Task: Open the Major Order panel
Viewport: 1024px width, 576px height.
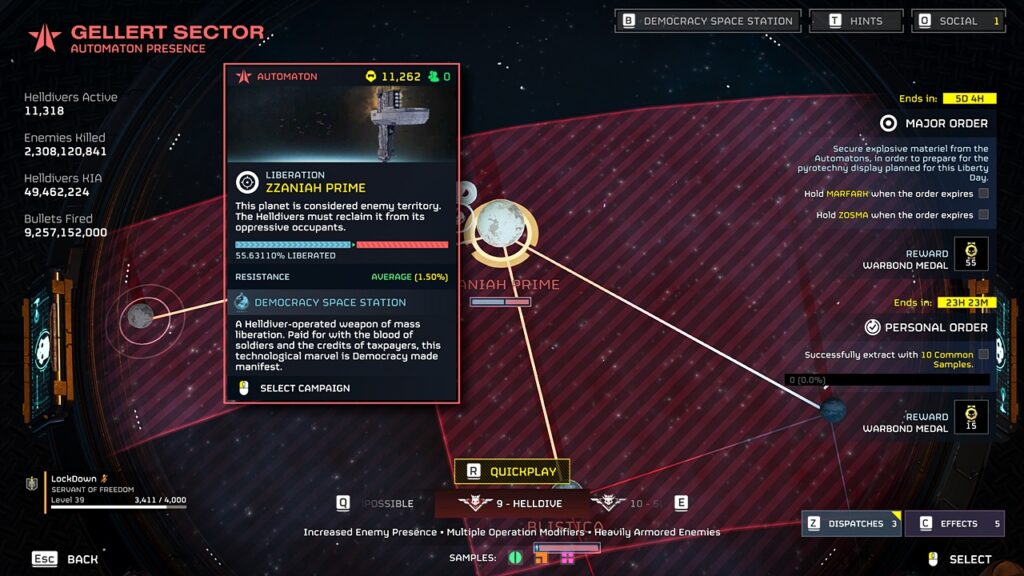Action: tap(934, 124)
